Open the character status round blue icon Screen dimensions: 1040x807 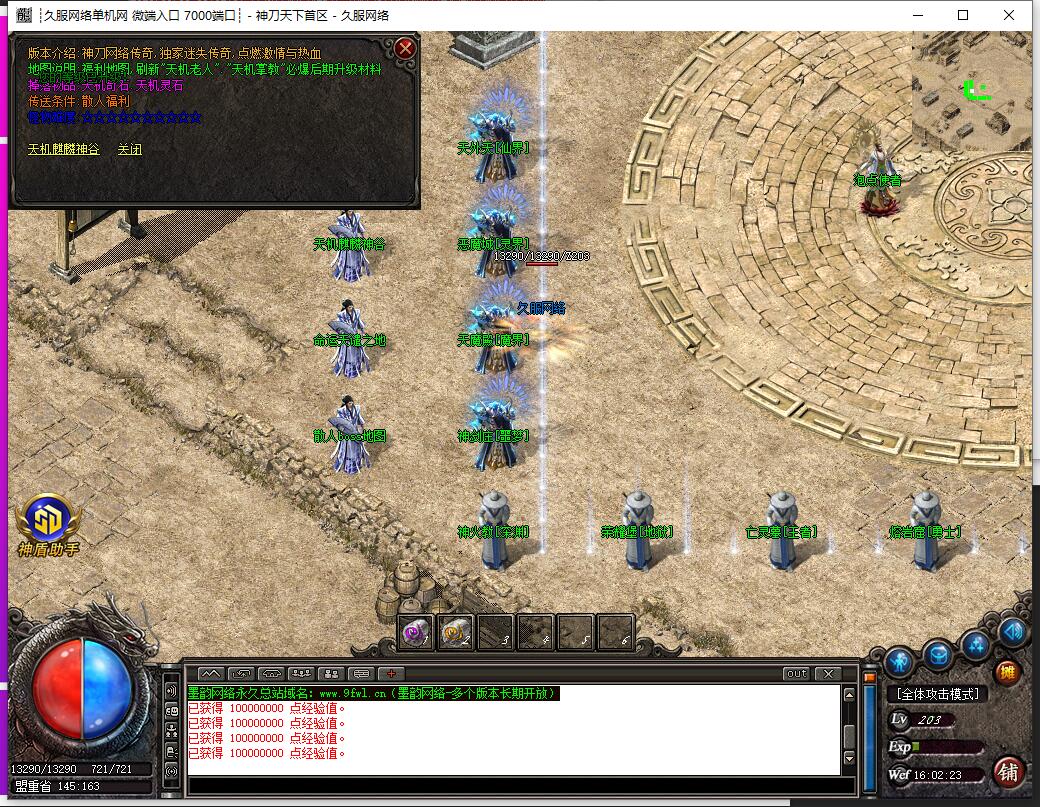[900, 661]
